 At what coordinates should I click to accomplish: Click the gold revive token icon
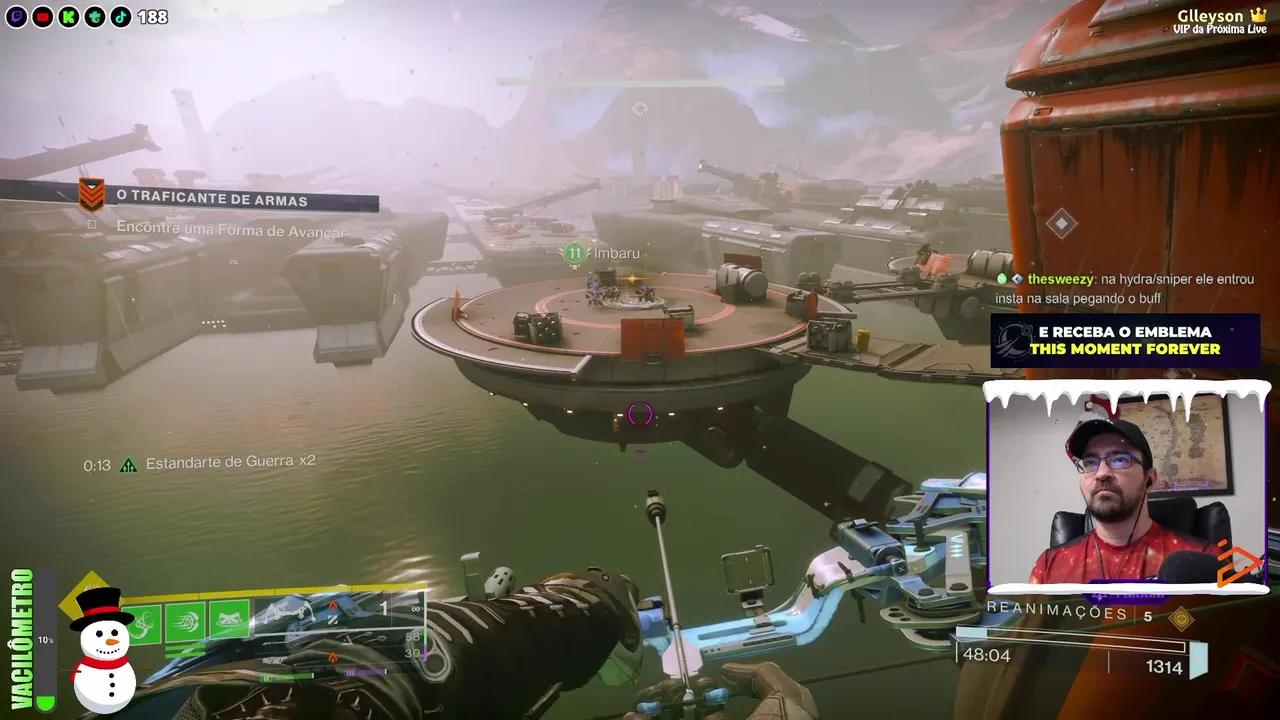click(1181, 618)
